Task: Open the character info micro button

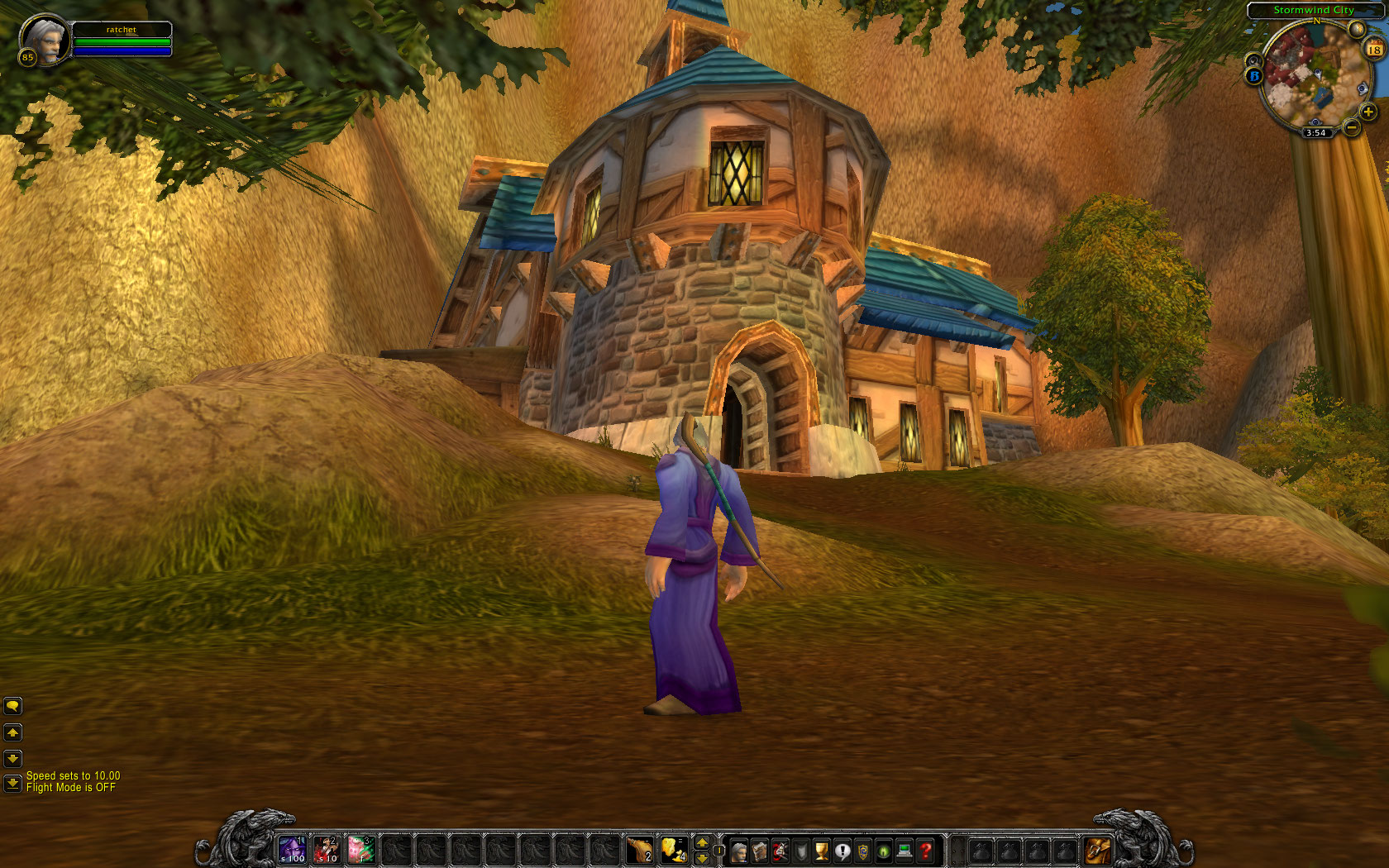Action: pyautogui.click(x=738, y=850)
